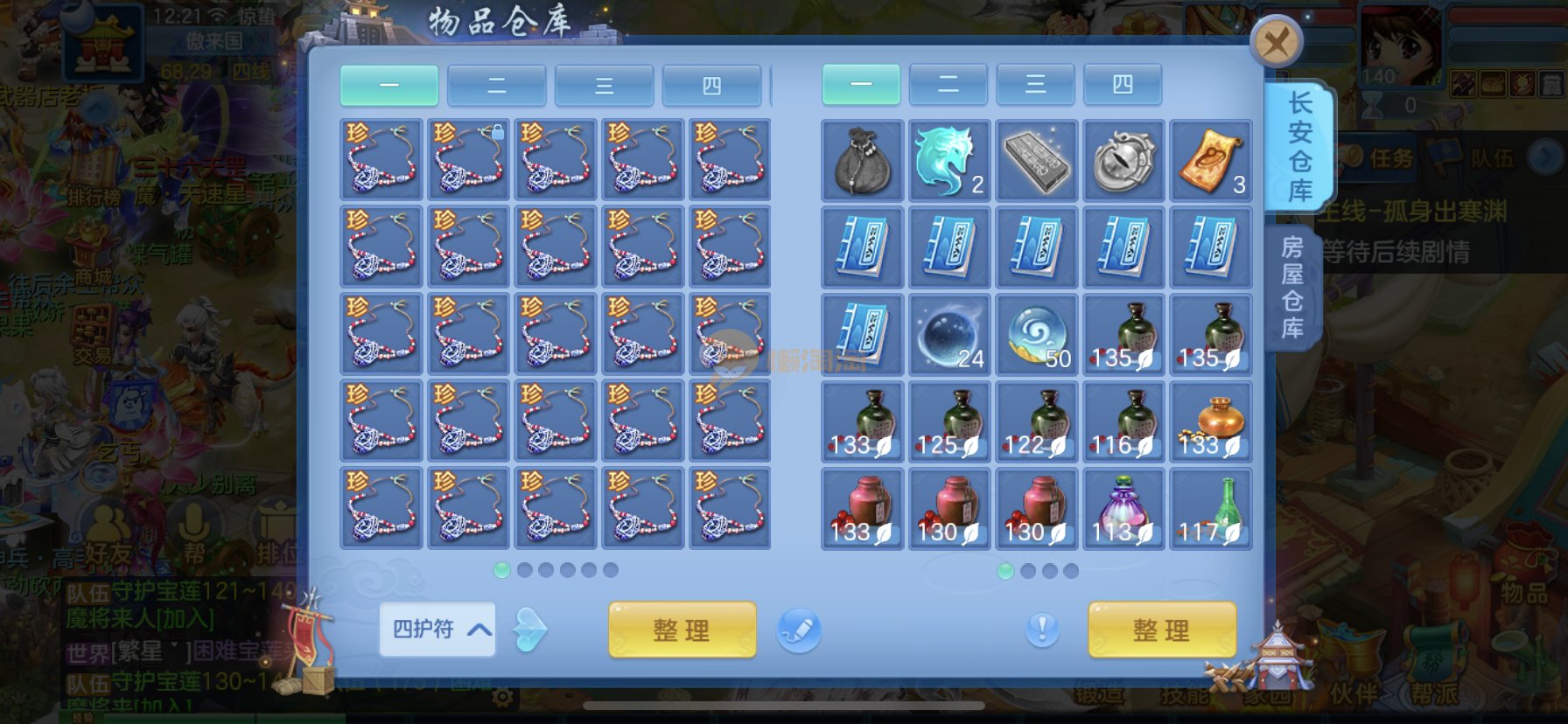Select the purple potion flask labeled 113
This screenshot has height=724, width=1568.
(1123, 509)
